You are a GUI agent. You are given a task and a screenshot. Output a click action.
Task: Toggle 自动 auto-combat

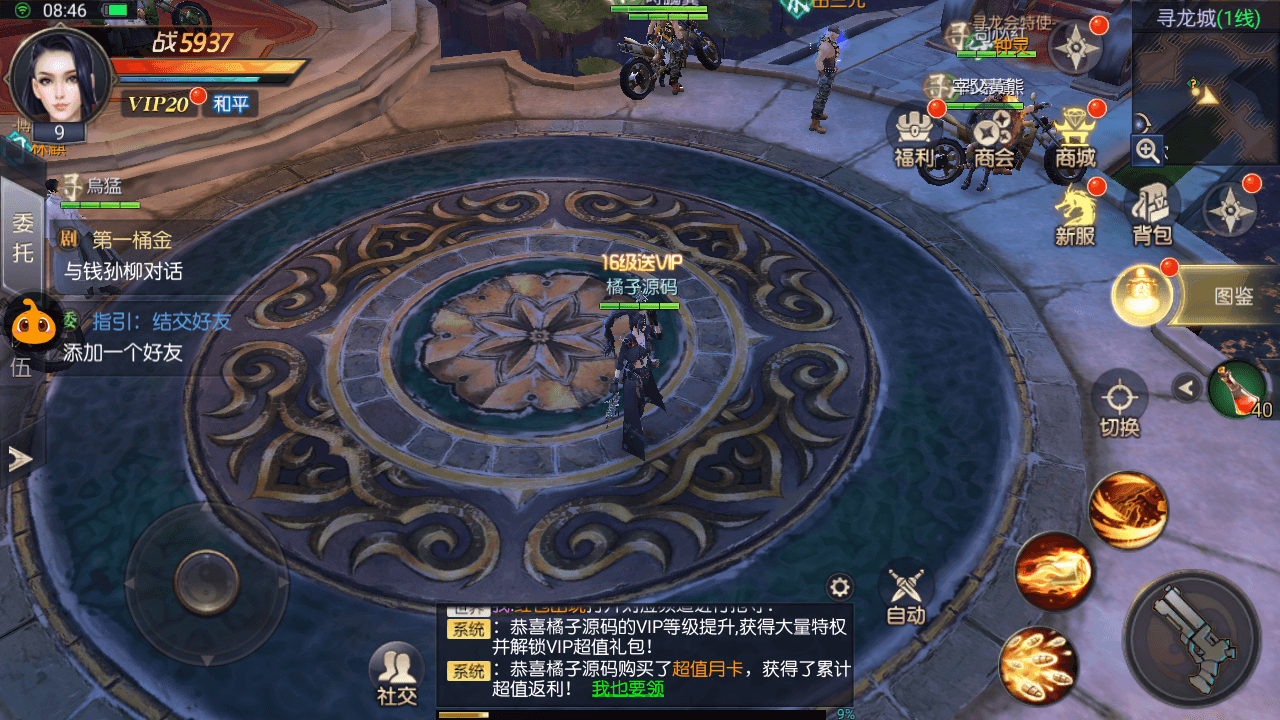tap(906, 595)
